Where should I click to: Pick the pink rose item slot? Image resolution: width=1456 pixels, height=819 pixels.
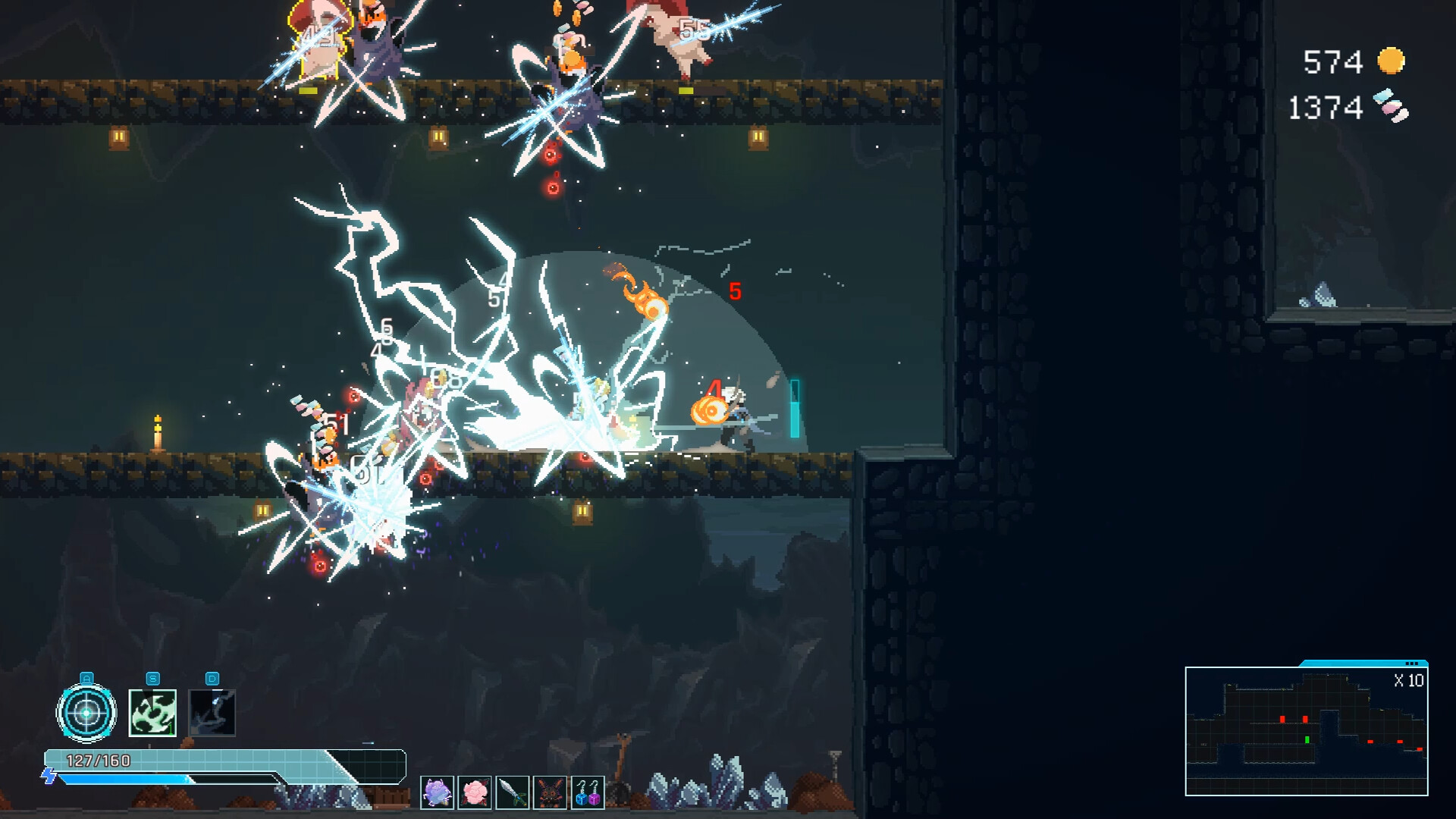click(x=475, y=792)
